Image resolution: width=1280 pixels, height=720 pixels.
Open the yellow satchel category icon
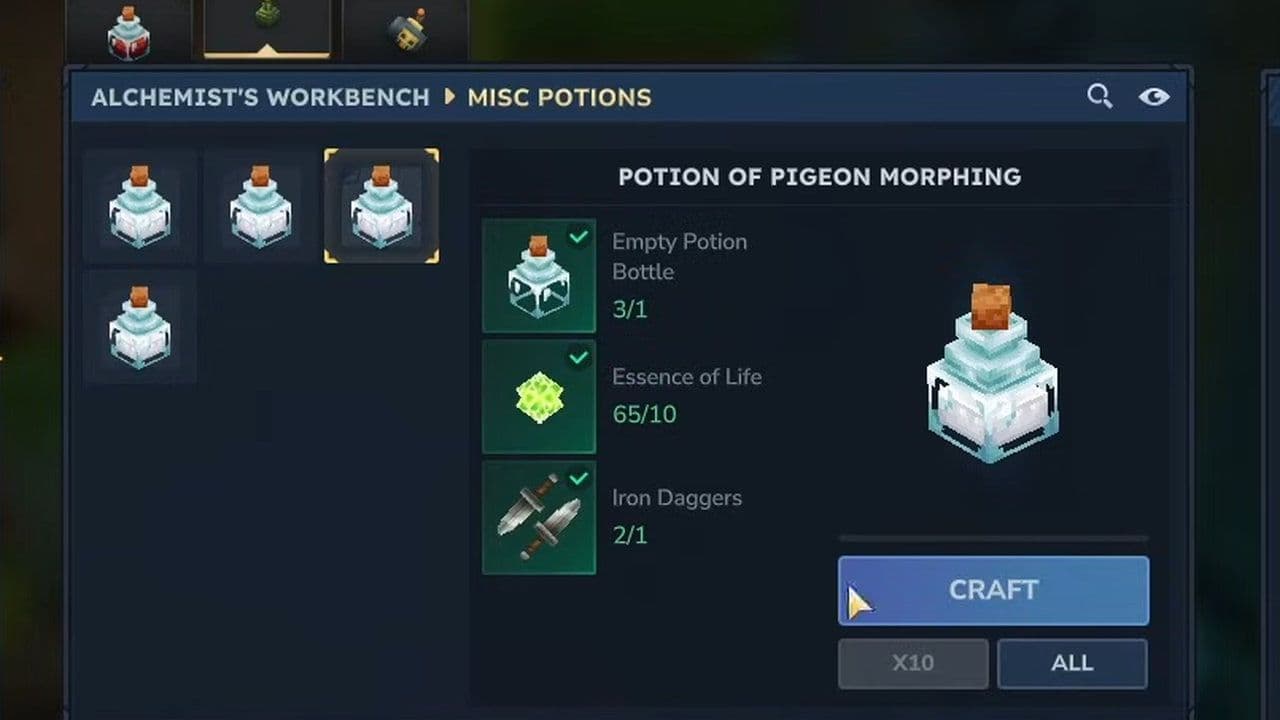[x=406, y=30]
